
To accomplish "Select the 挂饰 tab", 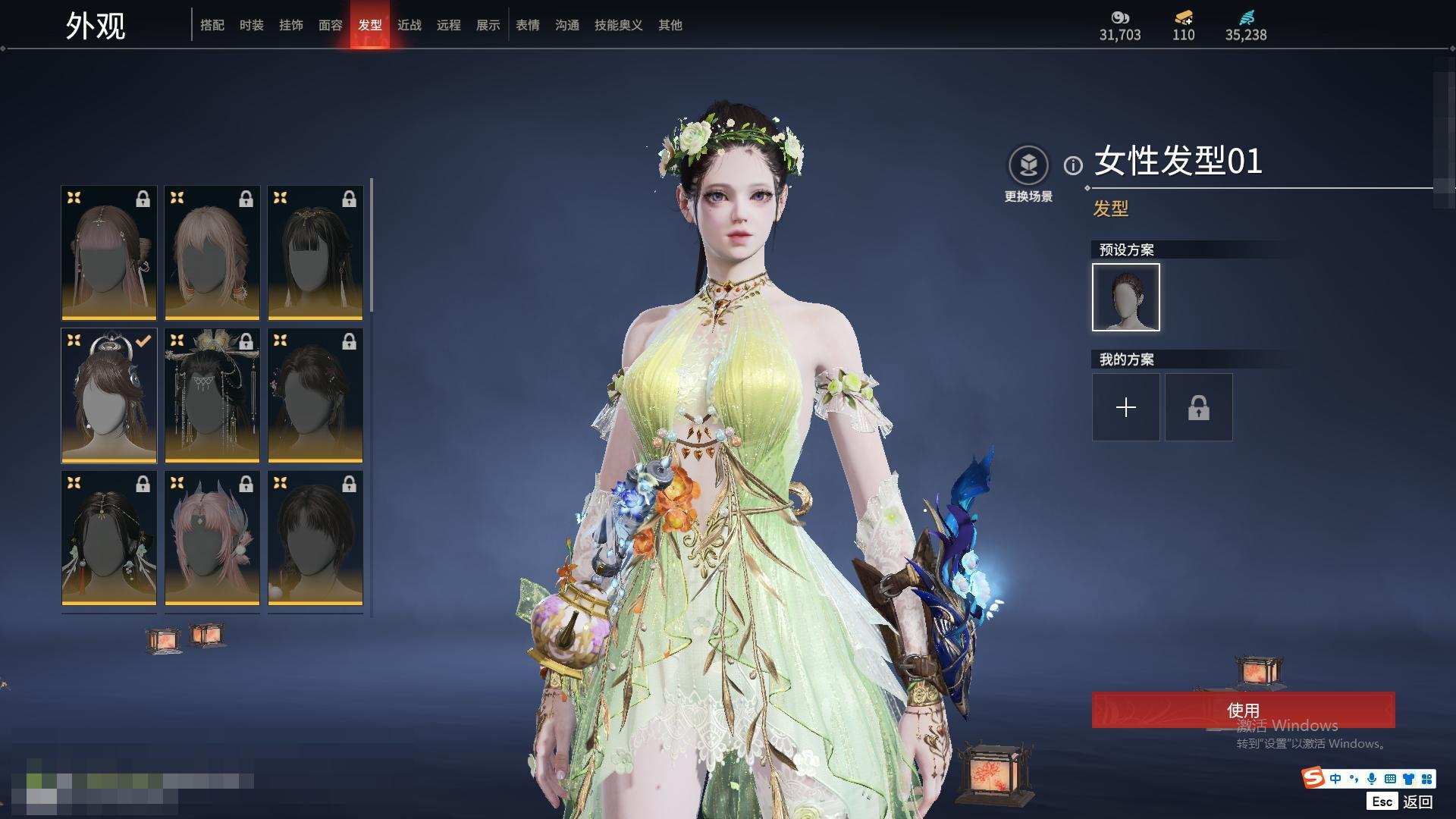I will point(290,25).
